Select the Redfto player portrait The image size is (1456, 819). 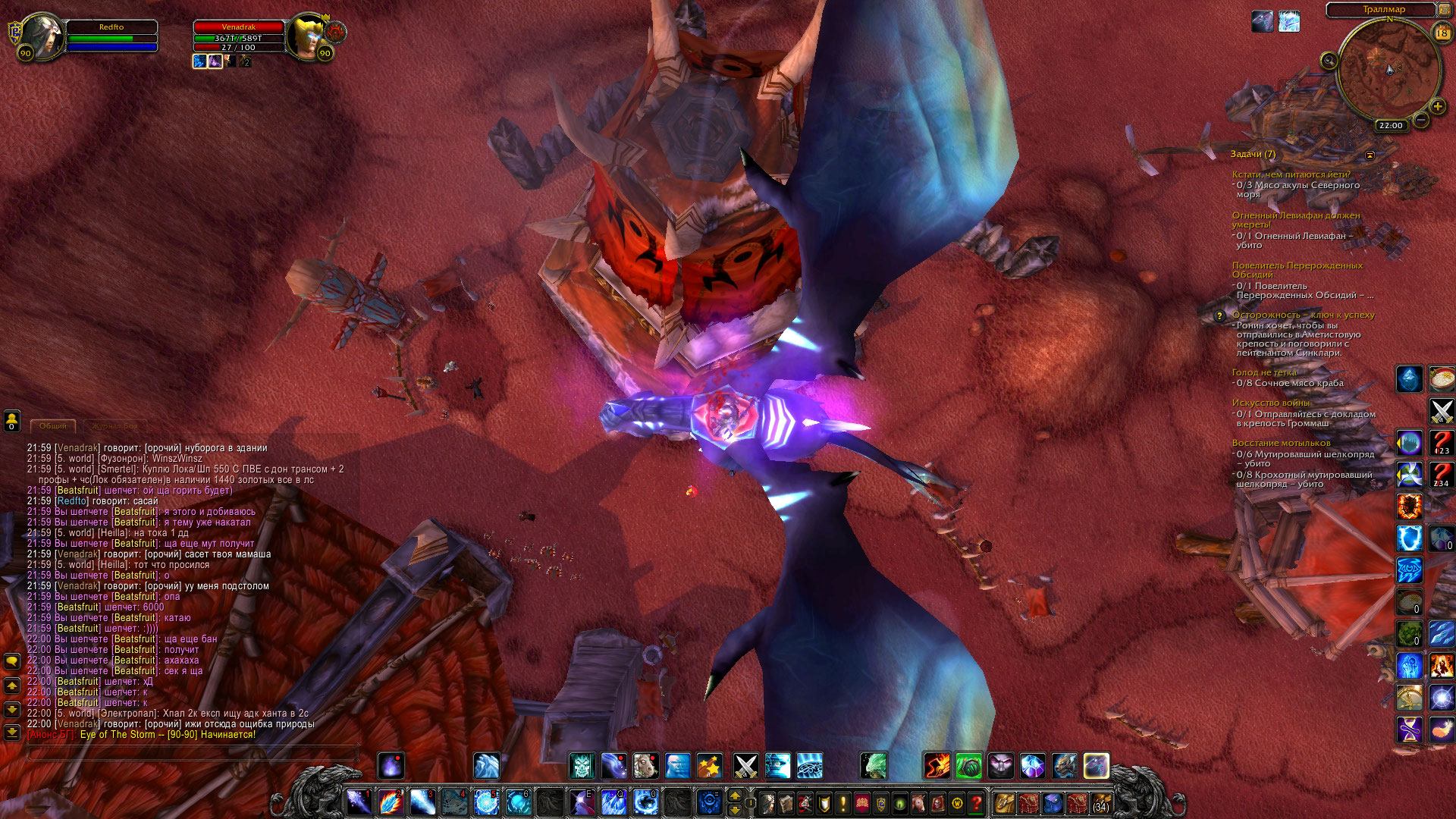click(41, 36)
